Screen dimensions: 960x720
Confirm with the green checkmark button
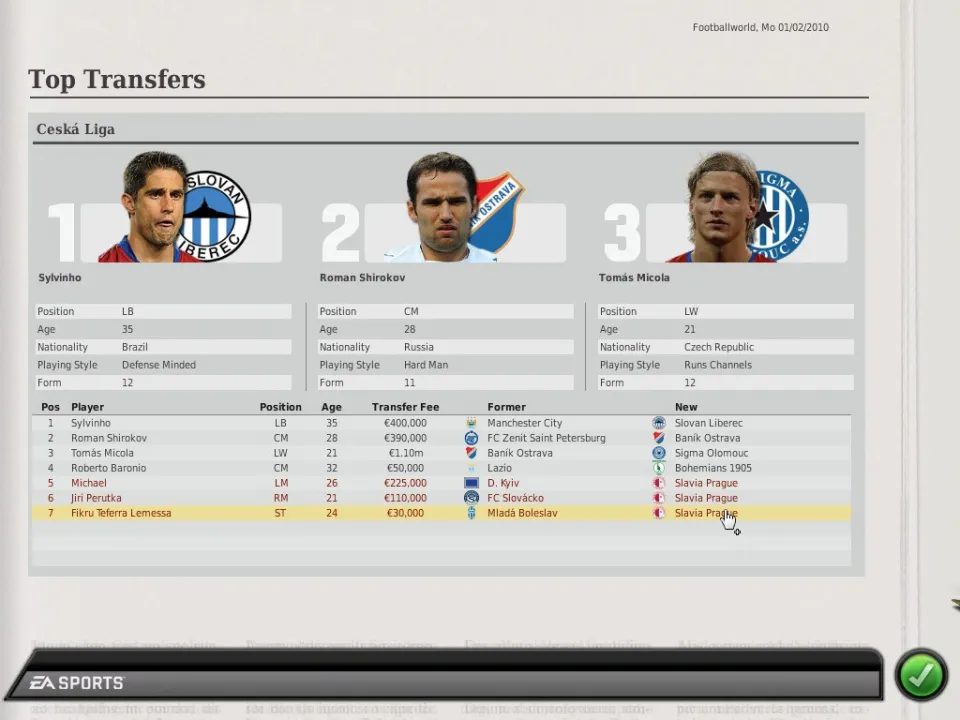(920, 675)
